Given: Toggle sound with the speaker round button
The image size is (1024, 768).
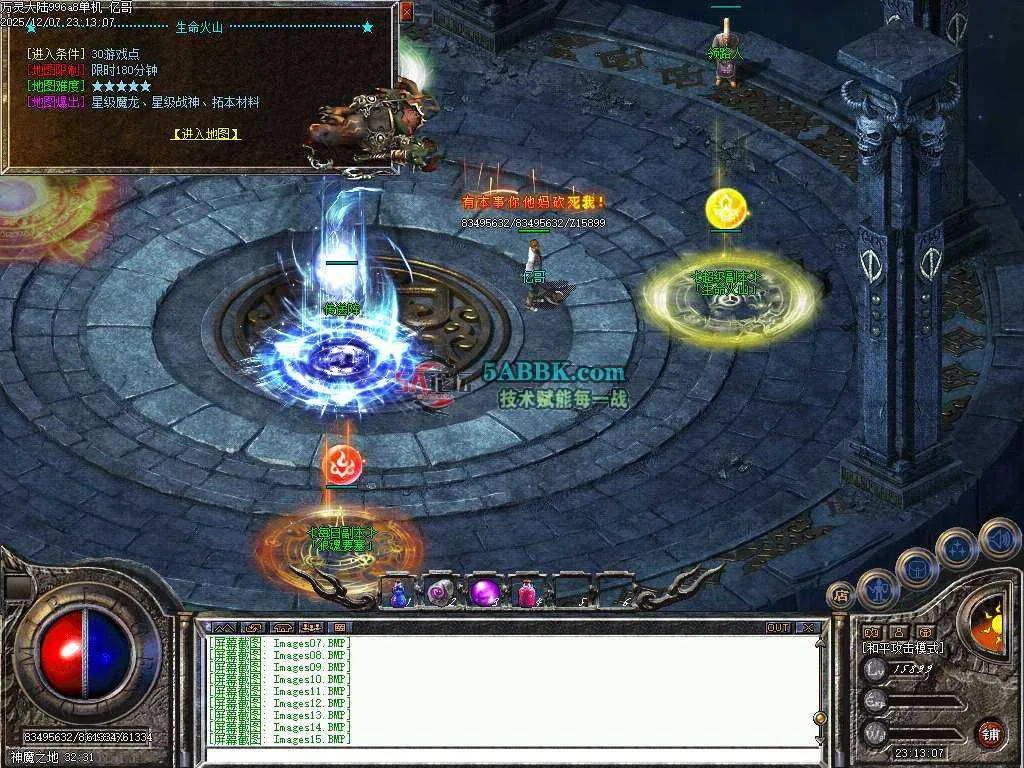Looking at the screenshot, I should (x=998, y=538).
